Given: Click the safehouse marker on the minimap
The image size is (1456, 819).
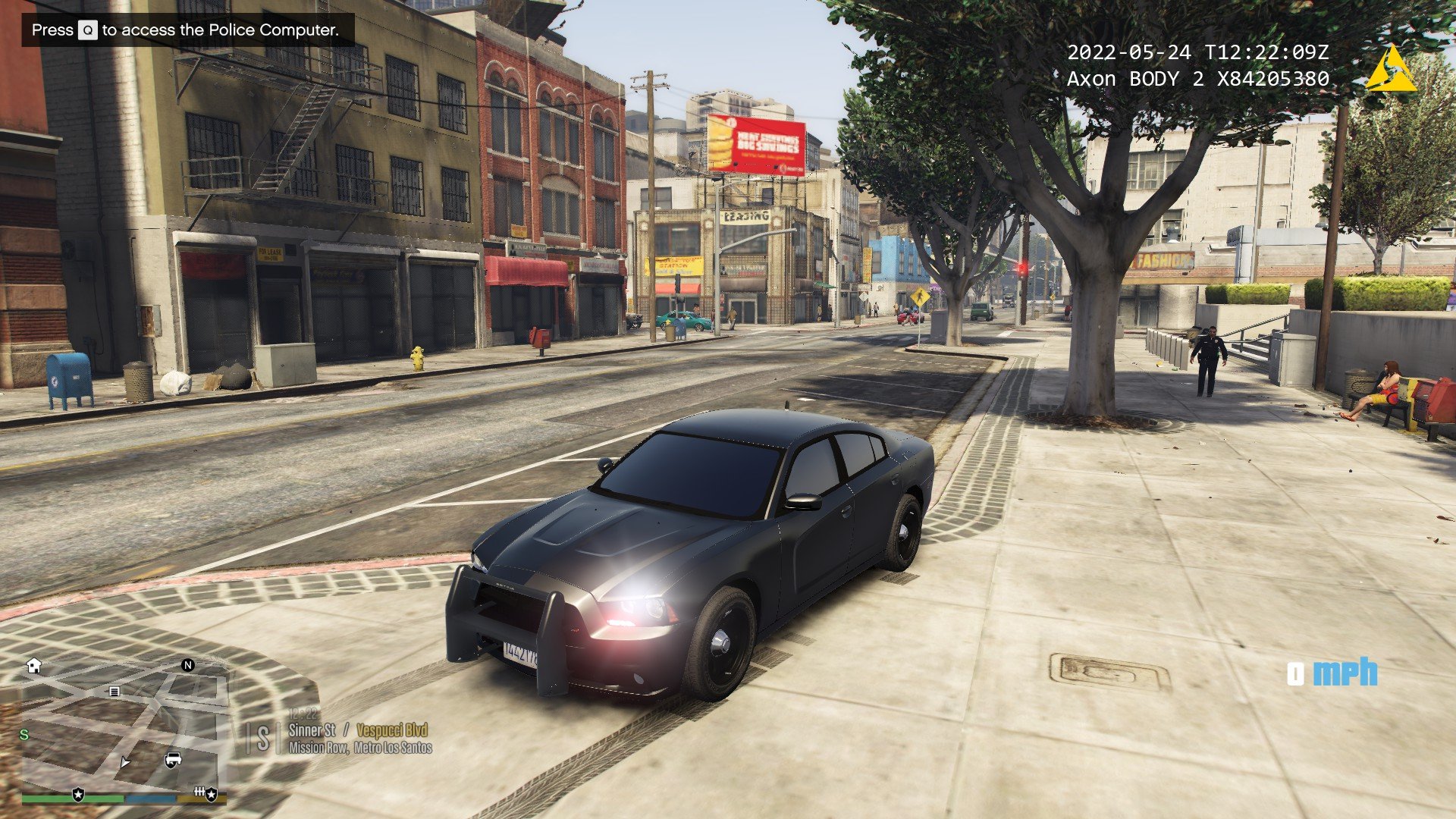Looking at the screenshot, I should 33,666.
